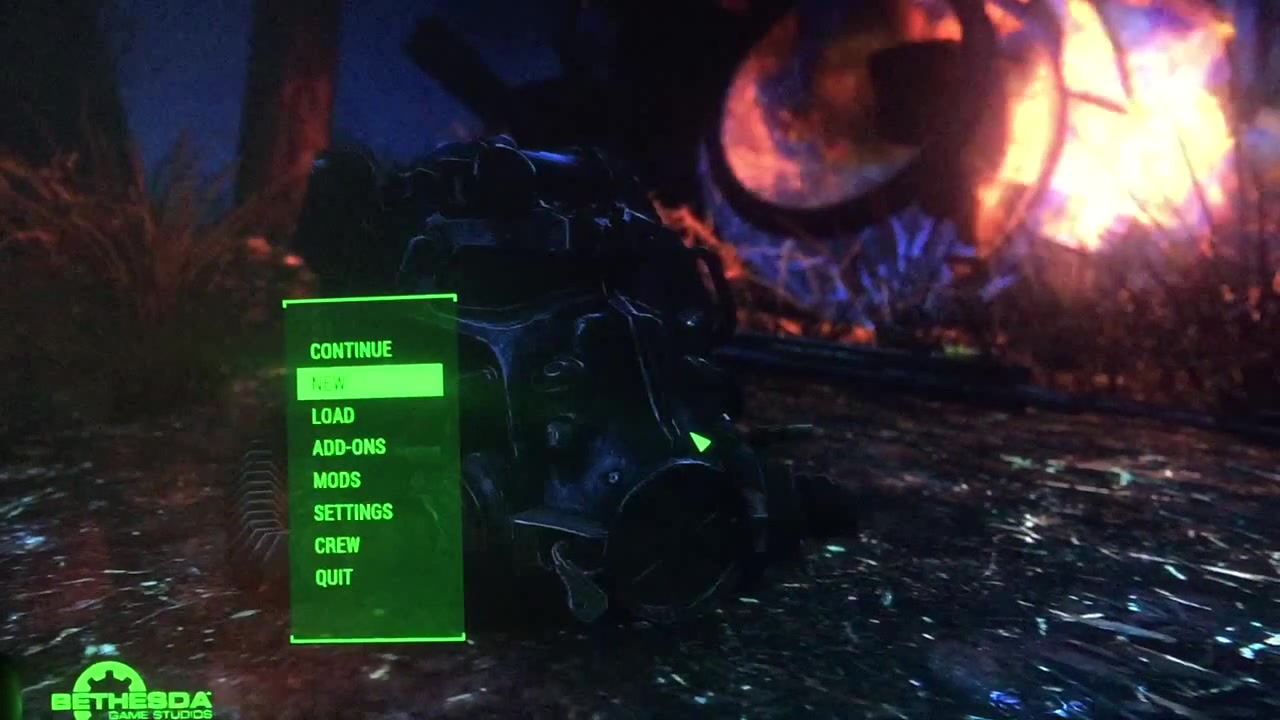Open the Load game menu

(x=333, y=415)
